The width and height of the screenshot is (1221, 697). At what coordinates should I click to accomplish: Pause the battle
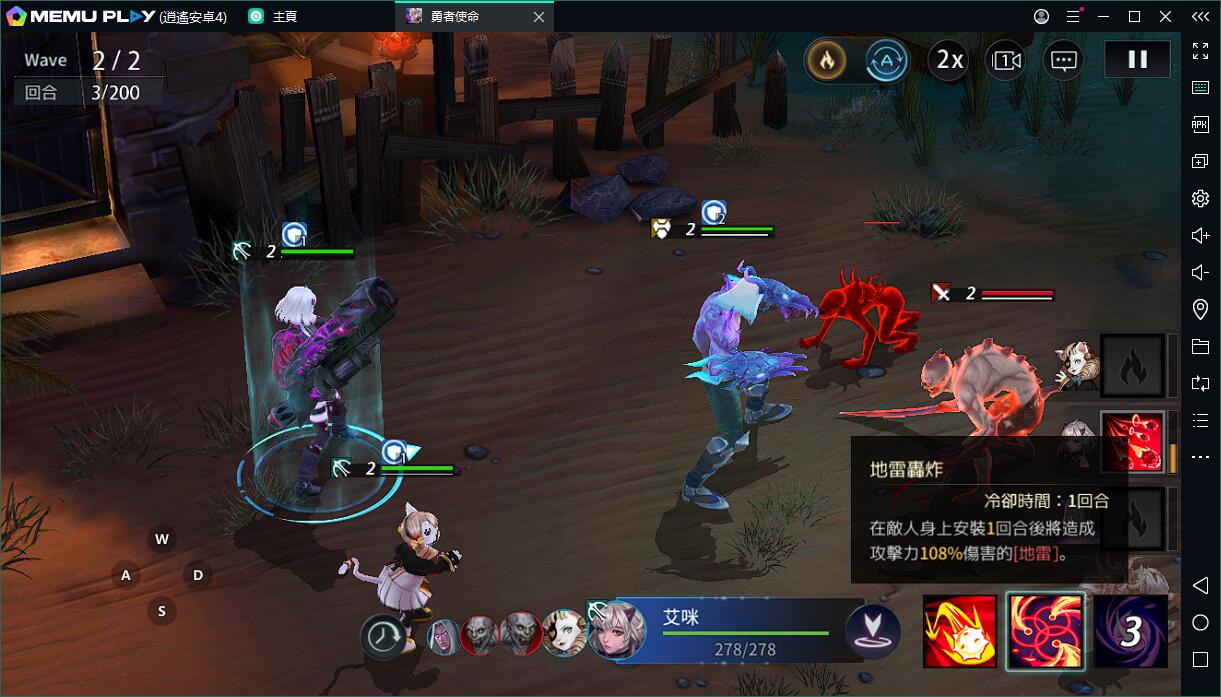(x=1137, y=60)
